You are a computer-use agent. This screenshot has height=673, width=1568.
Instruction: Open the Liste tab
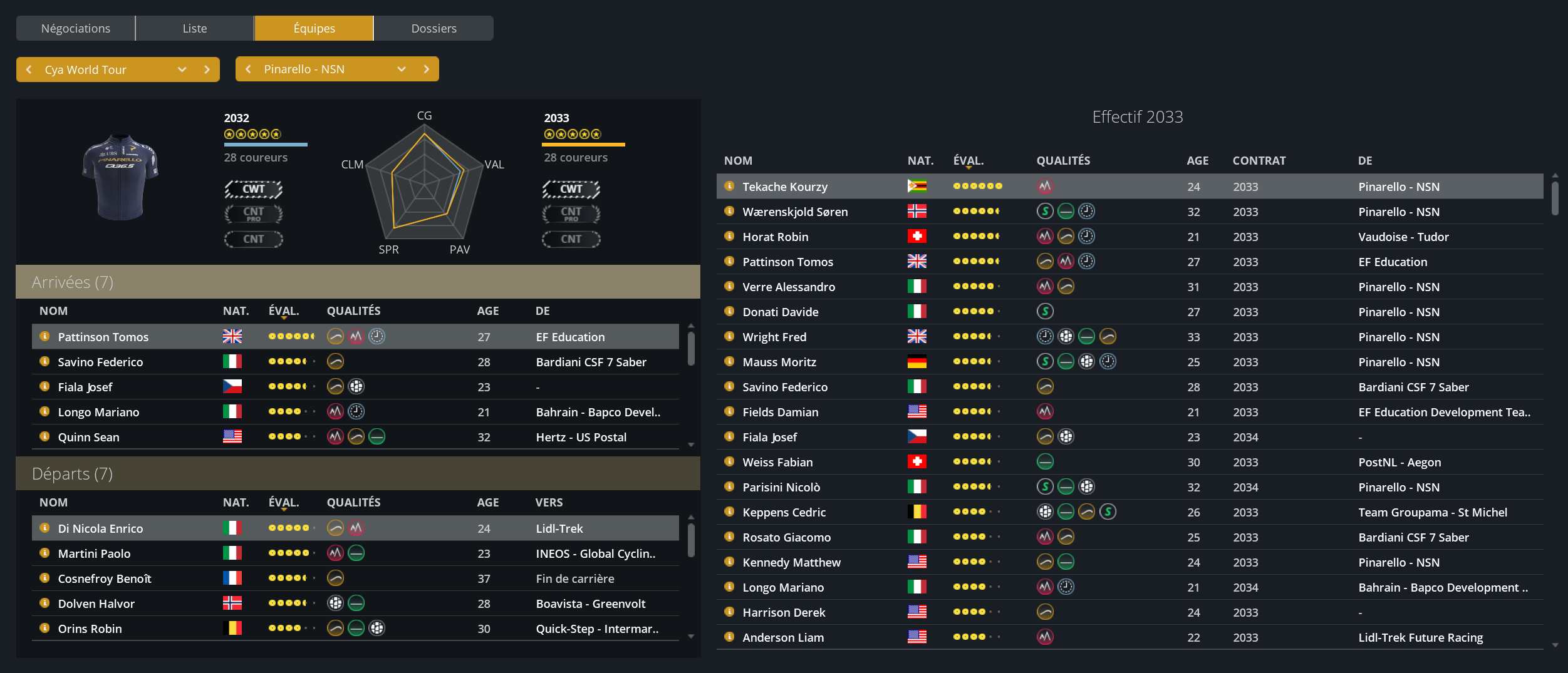pos(194,28)
